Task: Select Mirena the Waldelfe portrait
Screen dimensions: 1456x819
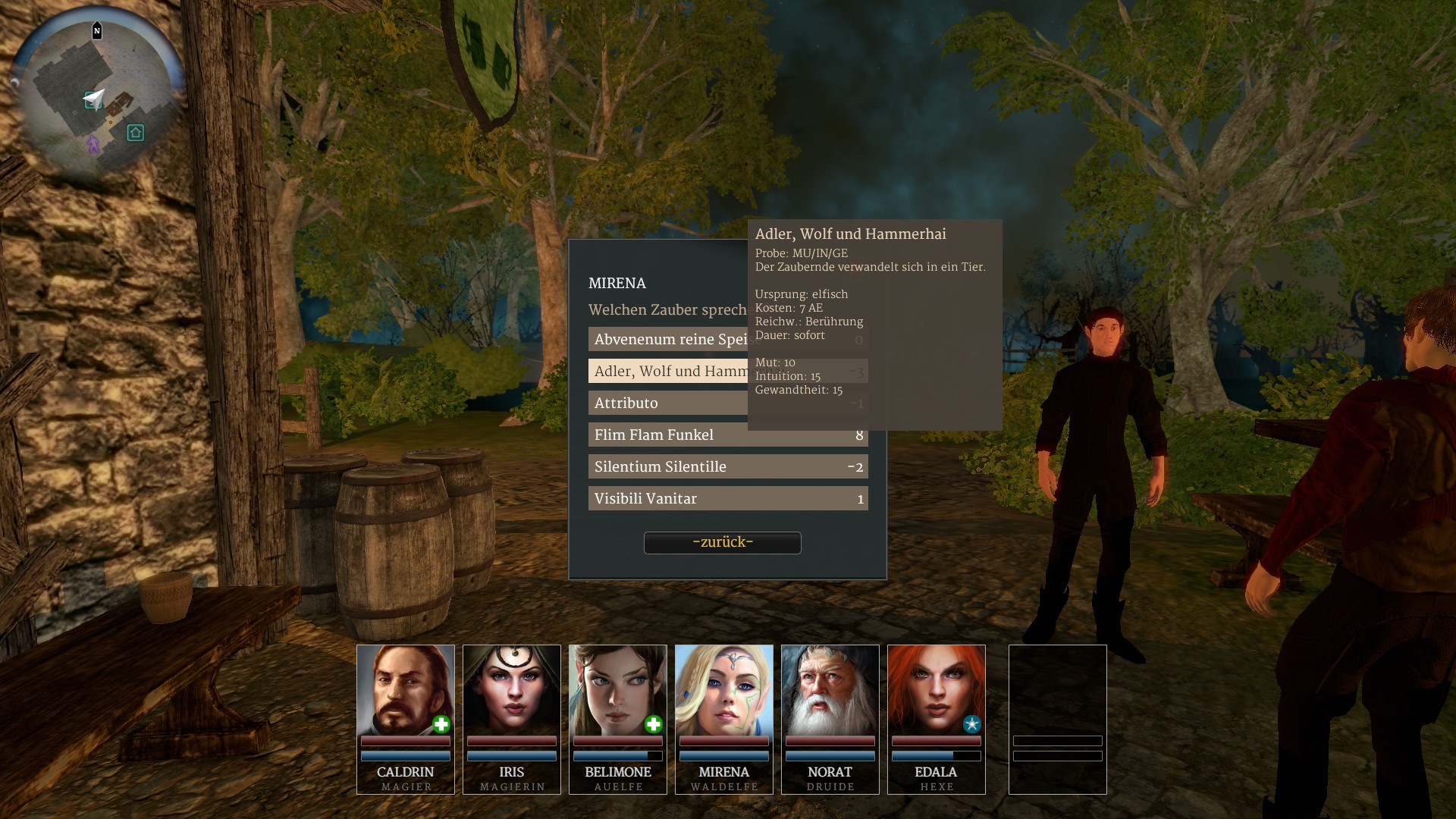Action: point(723,692)
